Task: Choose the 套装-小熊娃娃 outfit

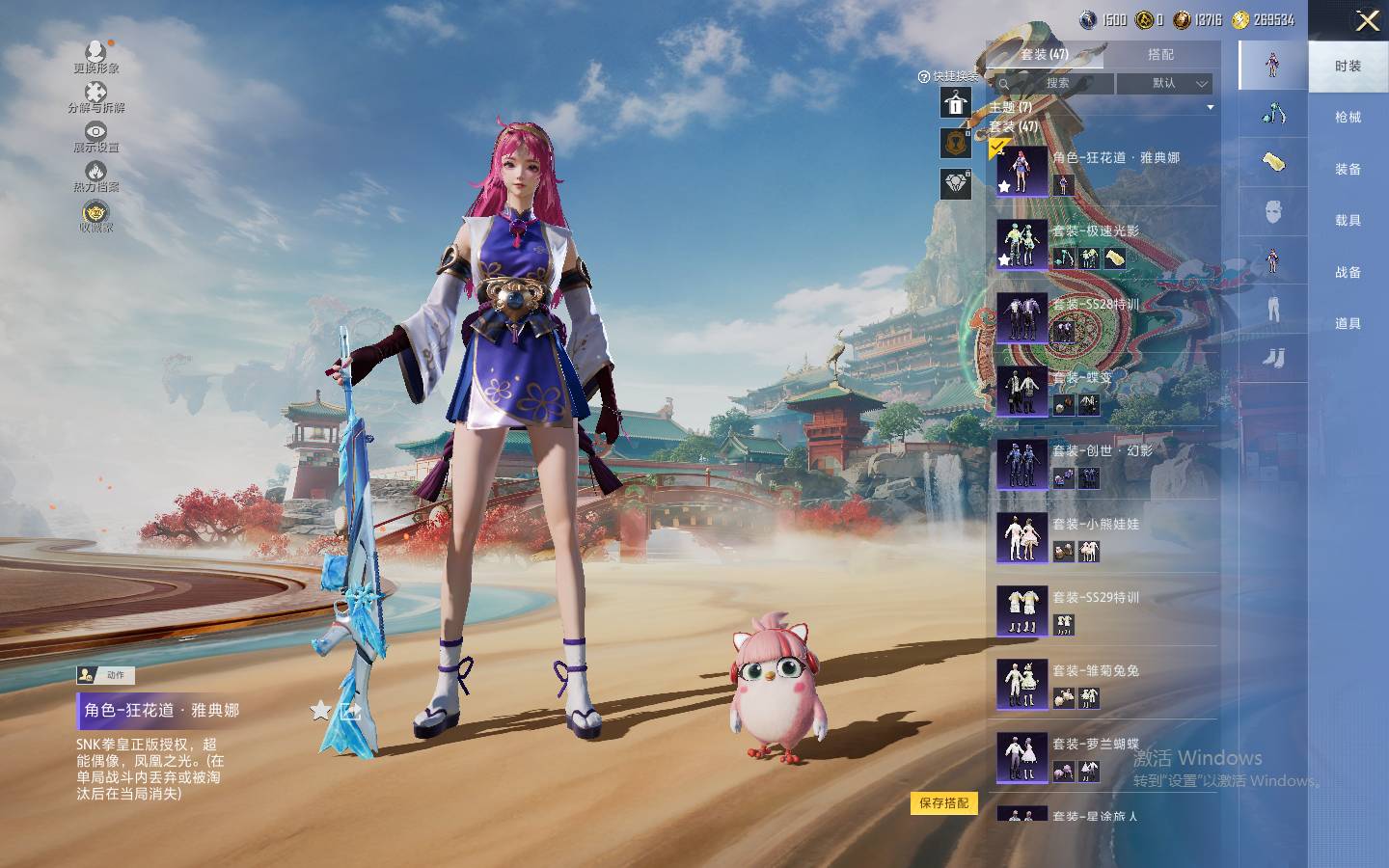Action: click(x=1105, y=537)
